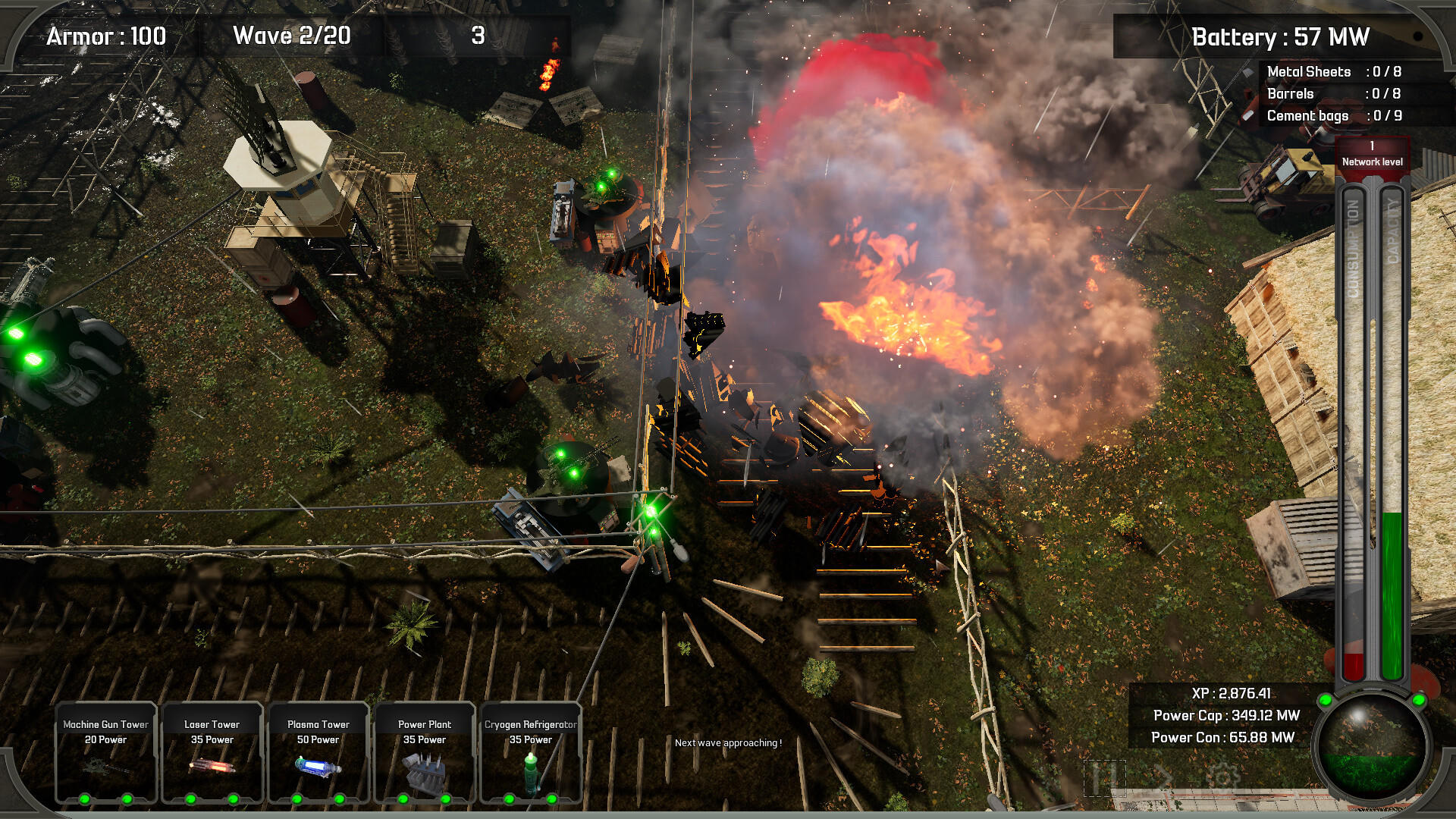Open settings via the gear icon
1456x819 pixels.
[1222, 777]
